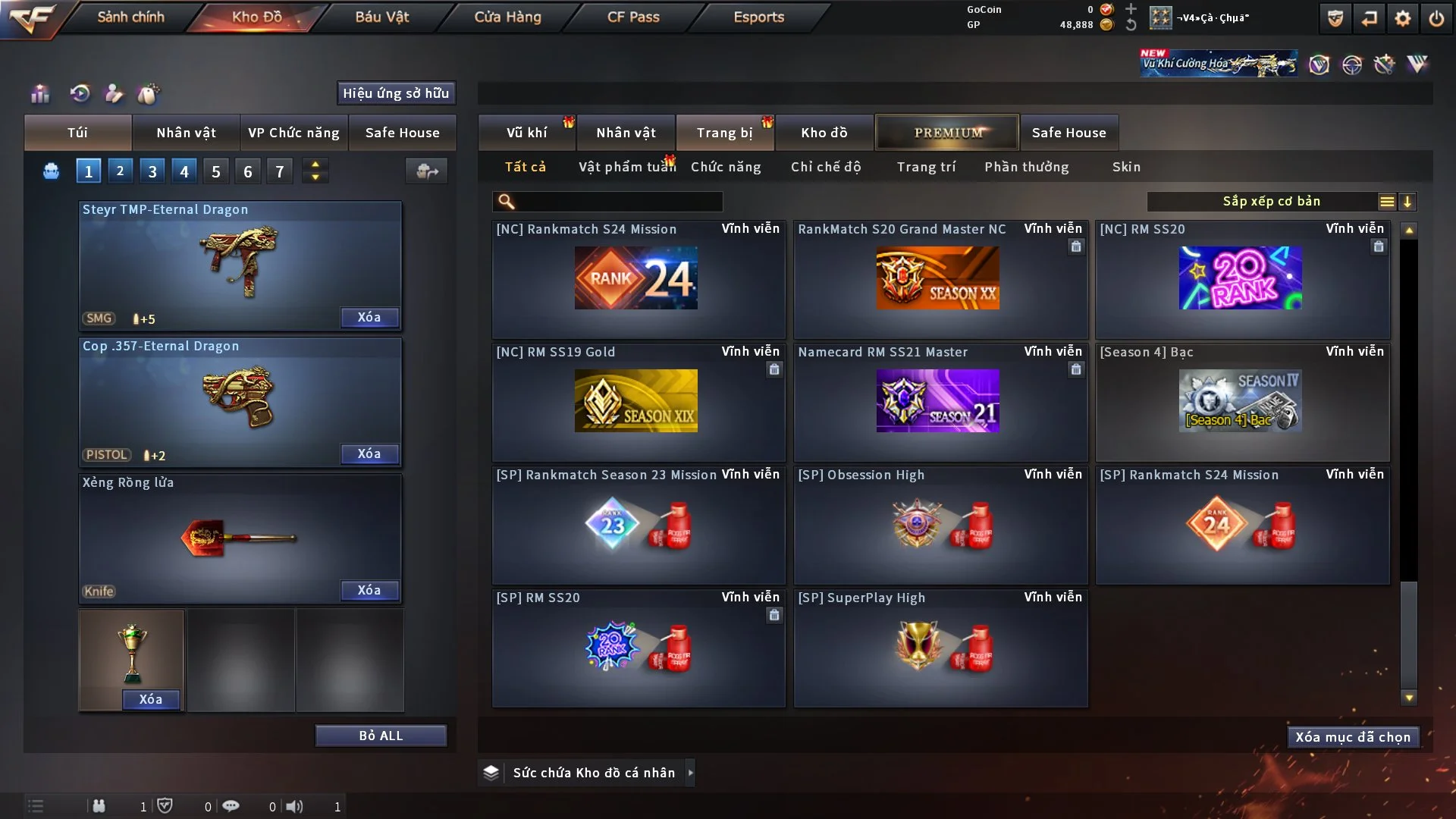Open the PREMIUM inventory tab

pos(948,133)
